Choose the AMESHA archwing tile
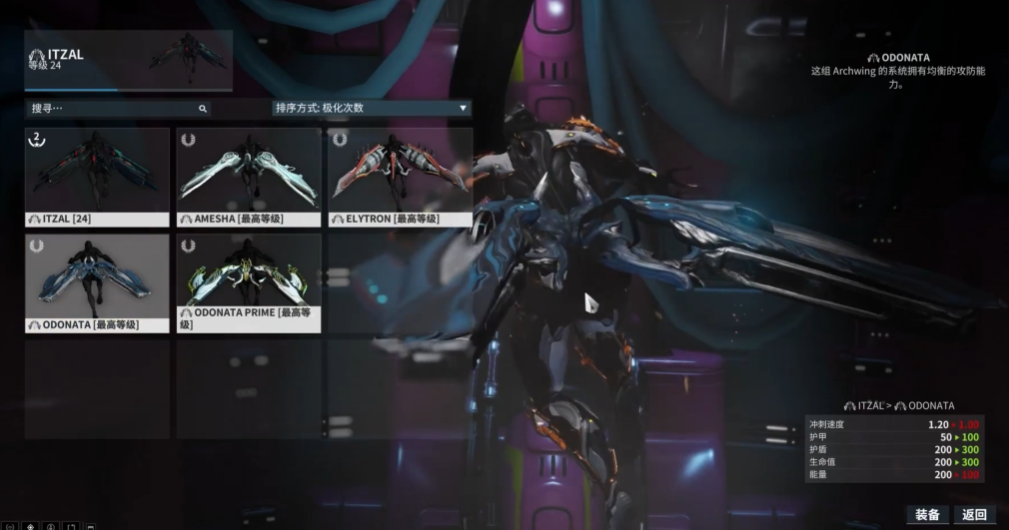 tap(249, 176)
